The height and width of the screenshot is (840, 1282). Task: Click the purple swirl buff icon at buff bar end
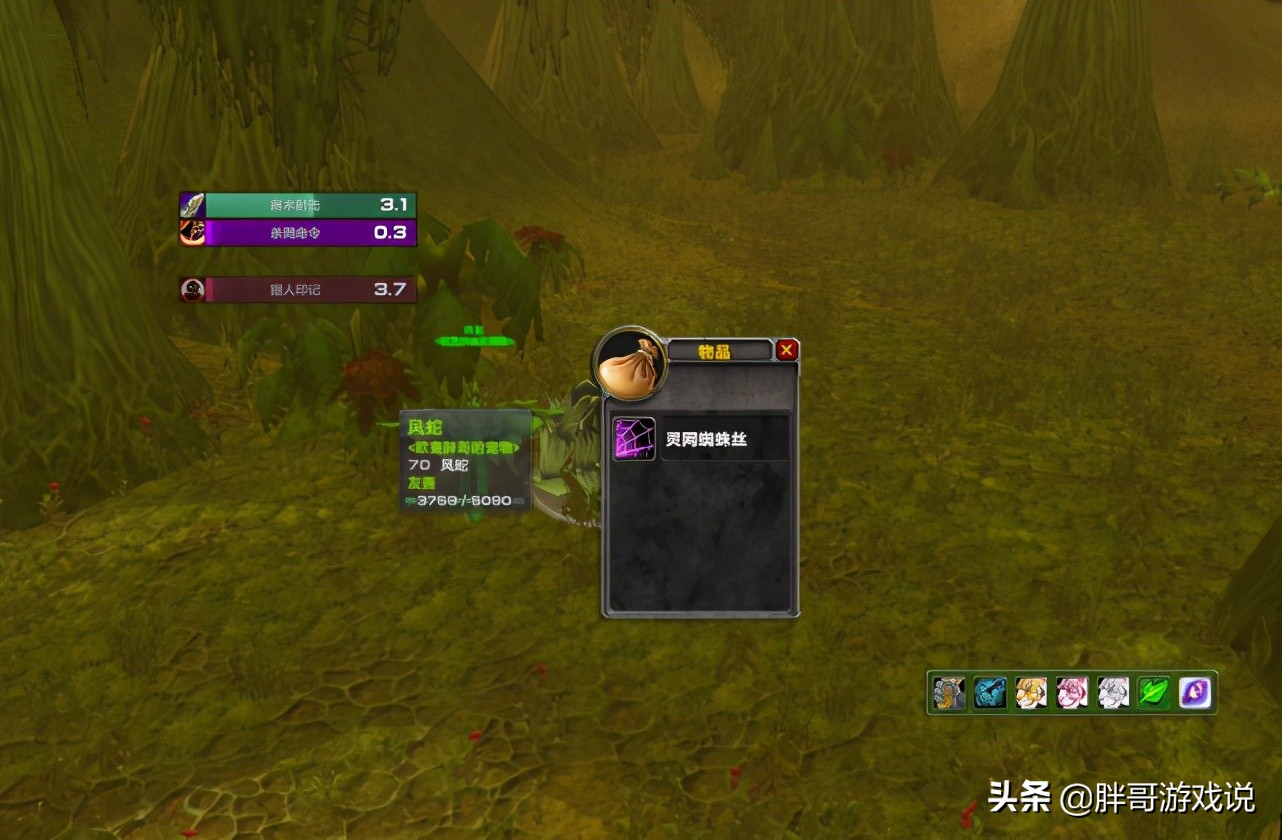pyautogui.click(x=1196, y=692)
